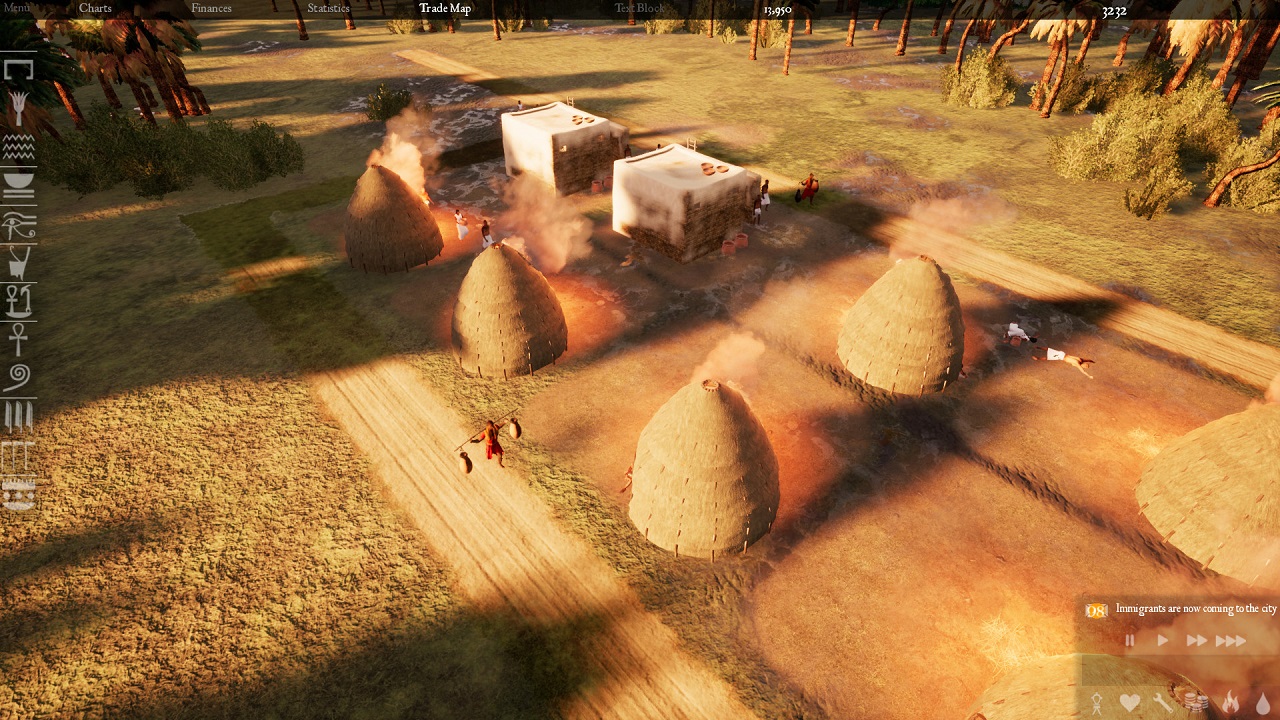Select the Eye of Horus build category

(18, 226)
